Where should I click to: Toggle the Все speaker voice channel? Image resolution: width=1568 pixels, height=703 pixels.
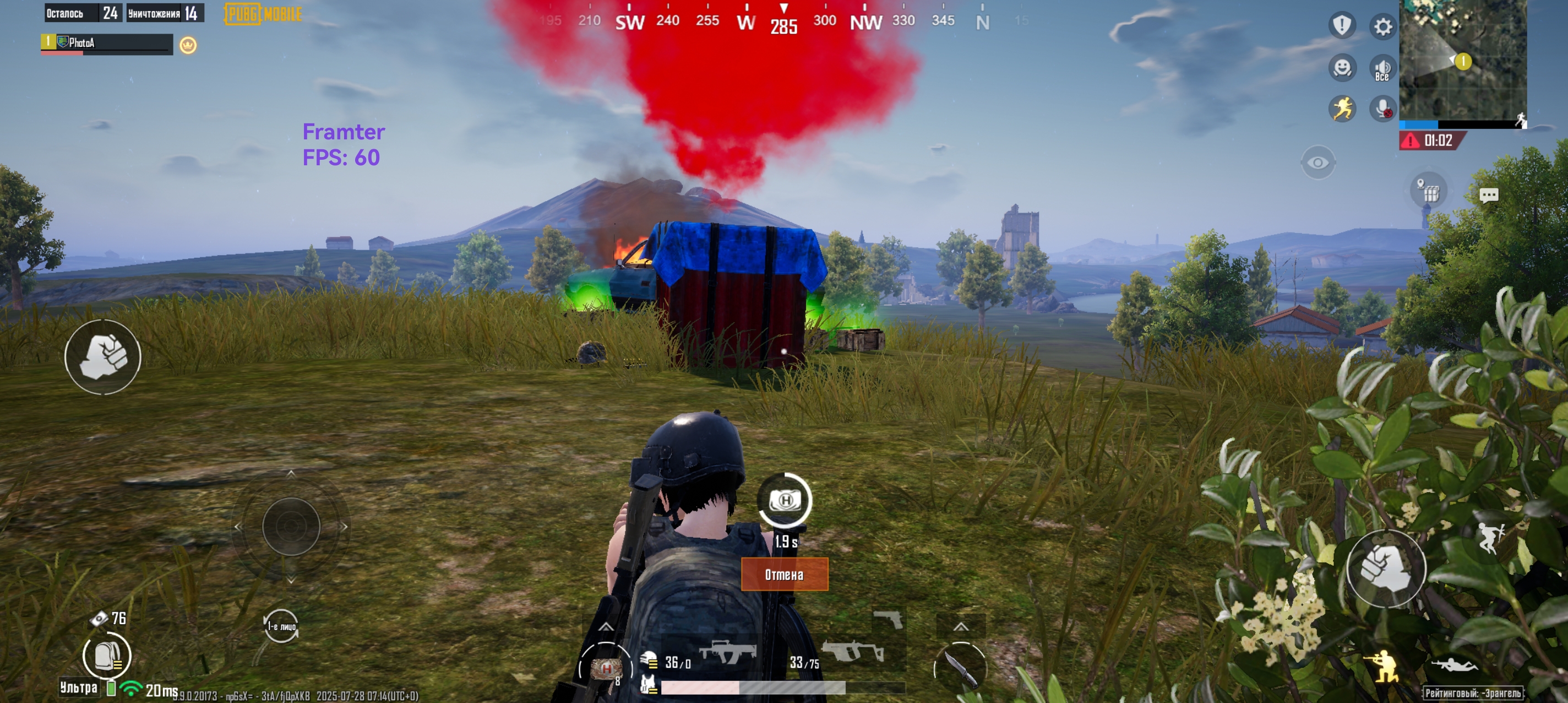(x=1382, y=69)
